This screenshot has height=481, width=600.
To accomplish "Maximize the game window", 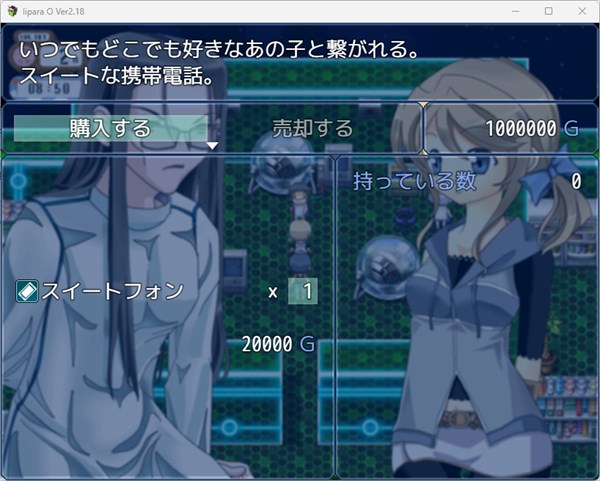I will tap(549, 10).
